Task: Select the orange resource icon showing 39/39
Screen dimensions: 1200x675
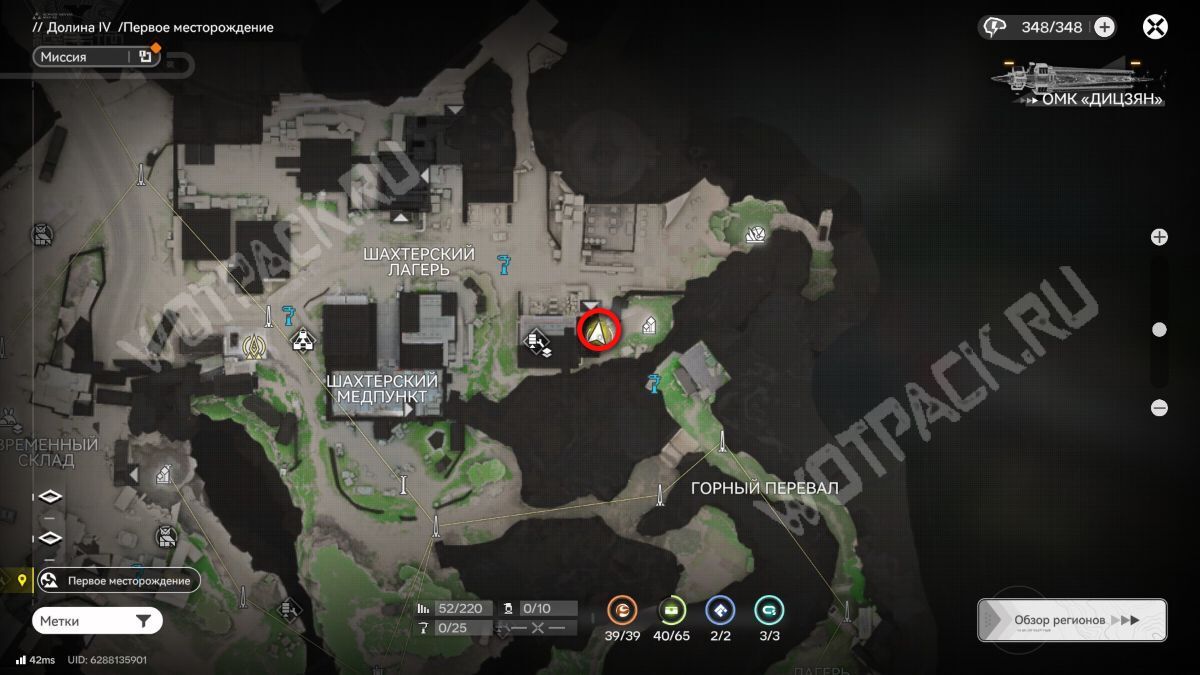Action: [x=622, y=609]
